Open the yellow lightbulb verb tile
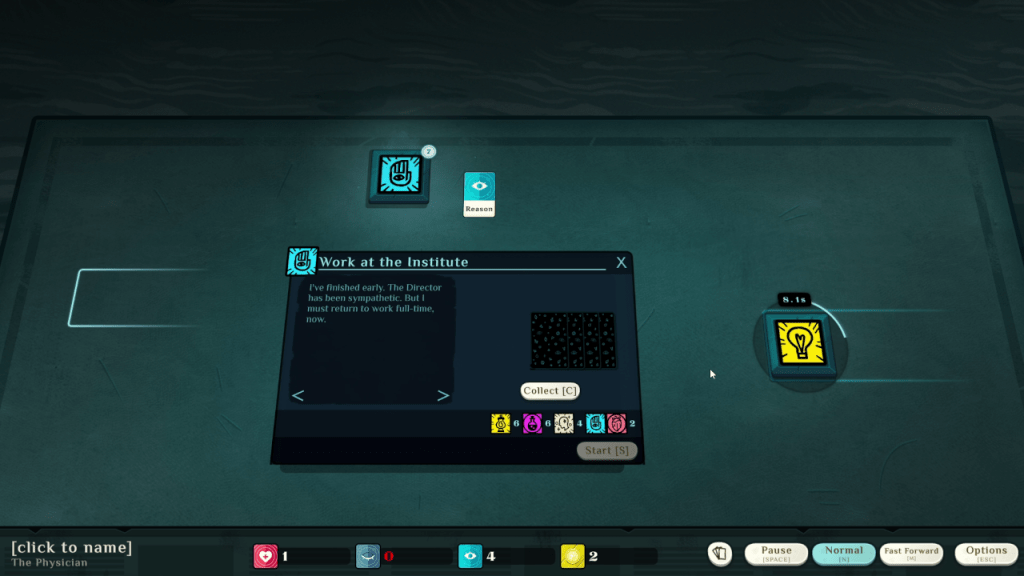Image resolution: width=1024 pixels, height=576 pixels. (x=799, y=341)
